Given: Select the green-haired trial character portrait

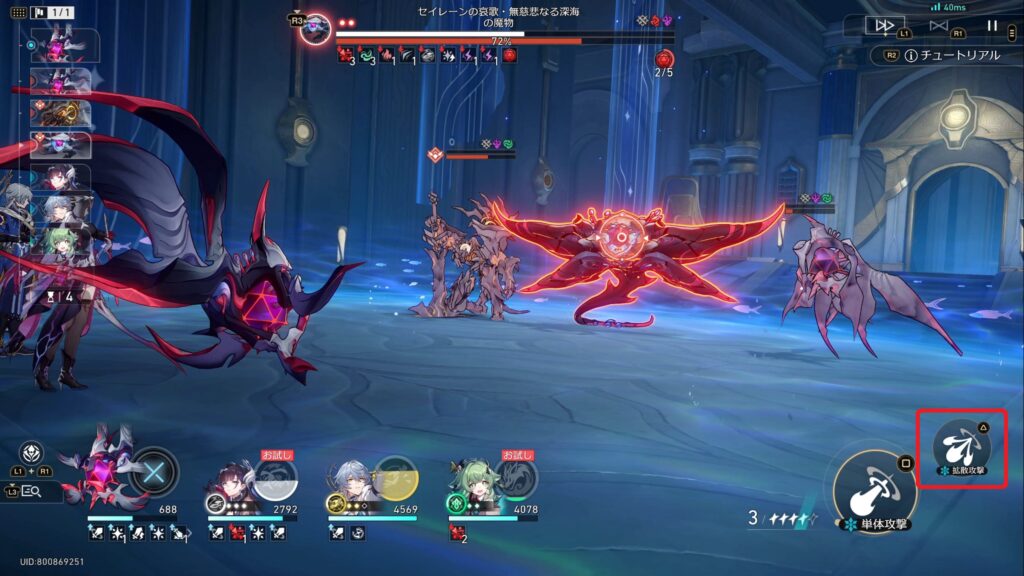Looking at the screenshot, I should [x=470, y=480].
